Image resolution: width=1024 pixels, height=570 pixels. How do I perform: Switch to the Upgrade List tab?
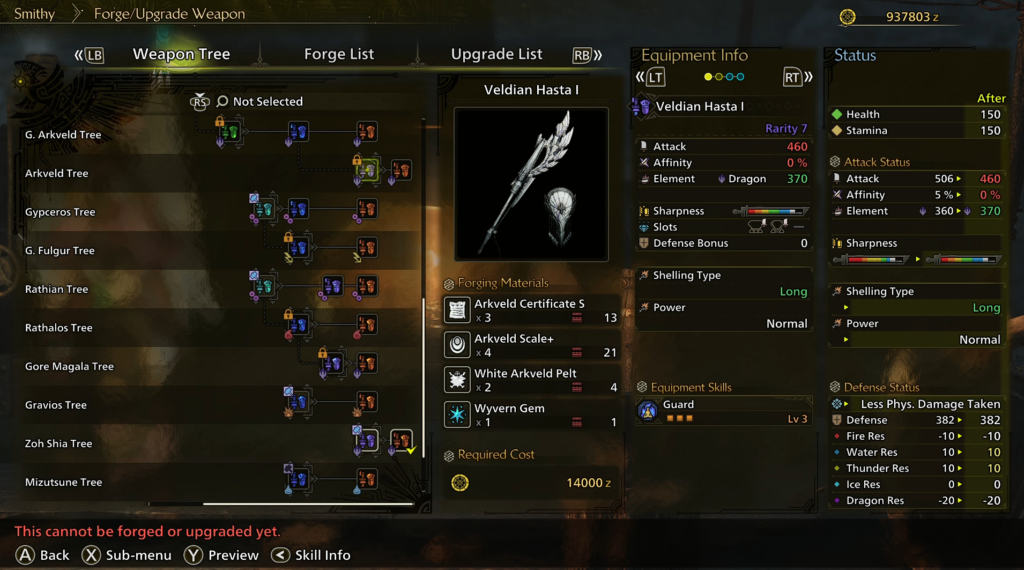[496, 54]
